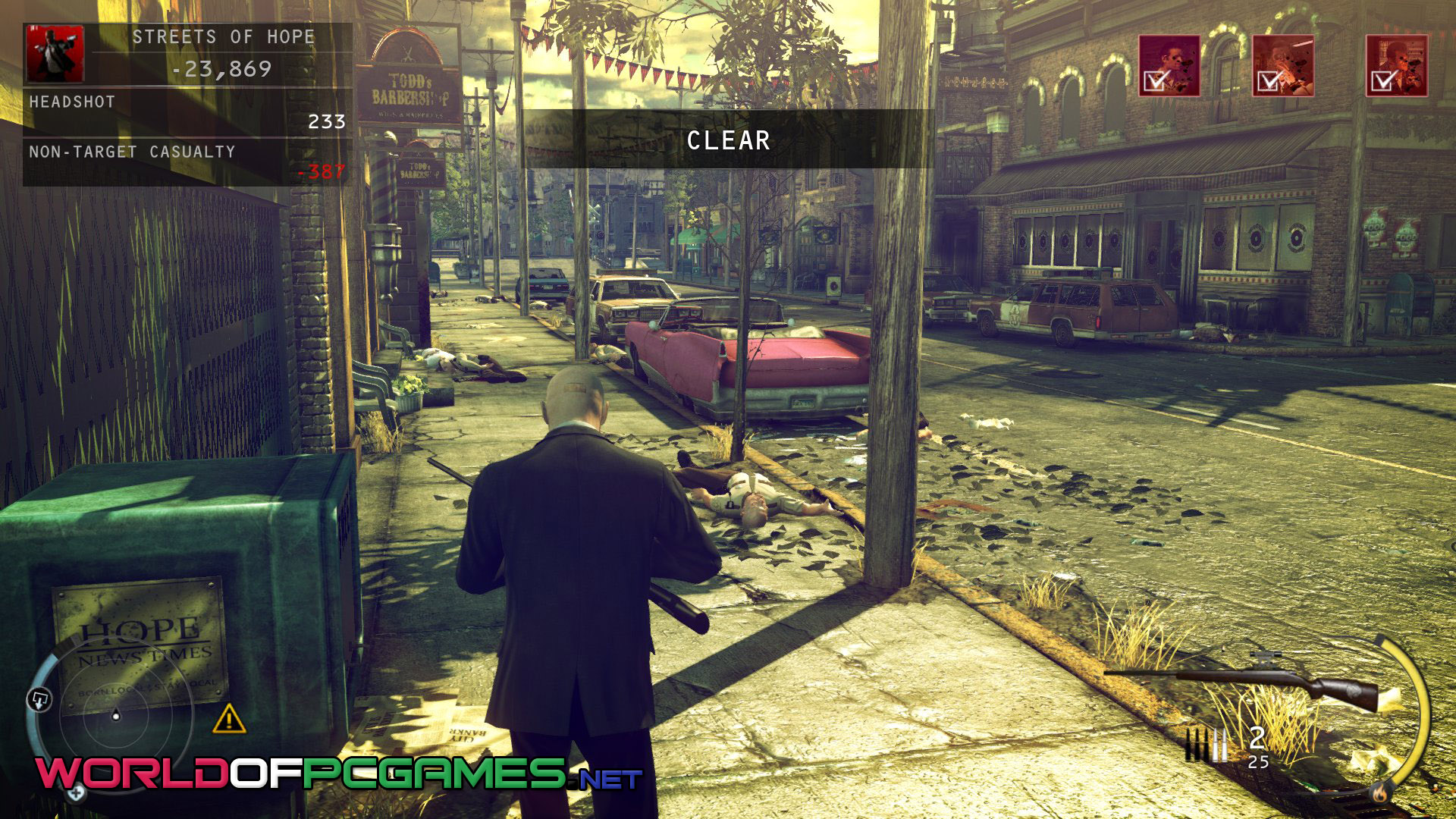Click the objective arrow icon beside the minimap
1456x819 pixels.
[x=39, y=698]
